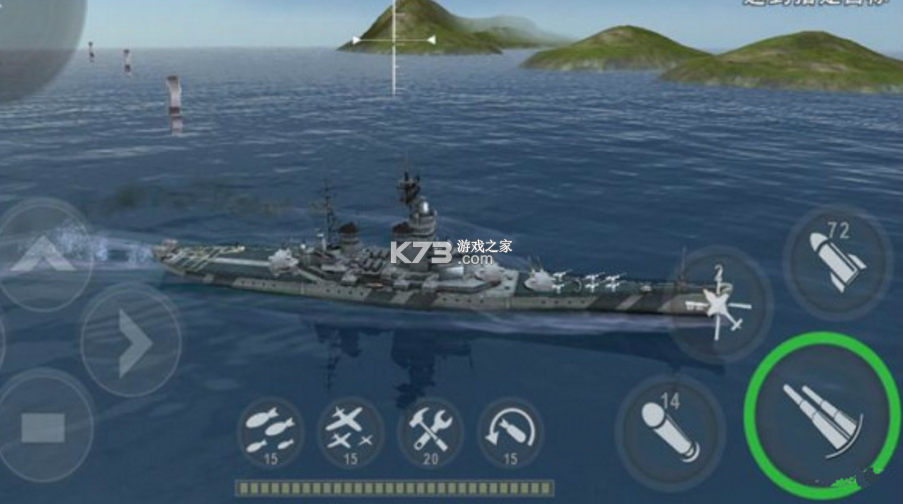Stop the ship with the square button
Image resolution: width=903 pixels, height=504 pixels.
click(42, 427)
